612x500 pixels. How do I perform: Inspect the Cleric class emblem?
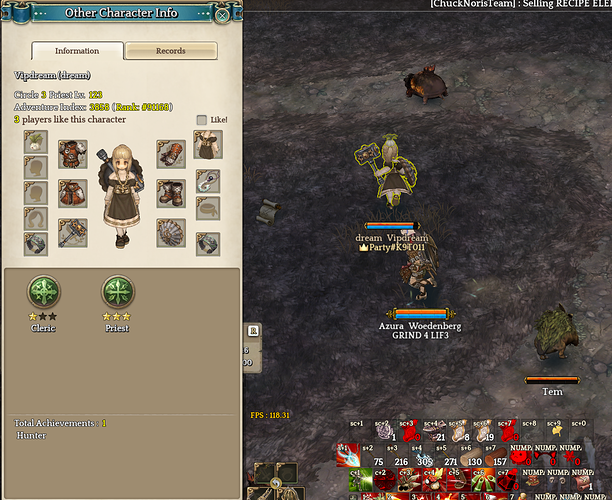(43, 293)
